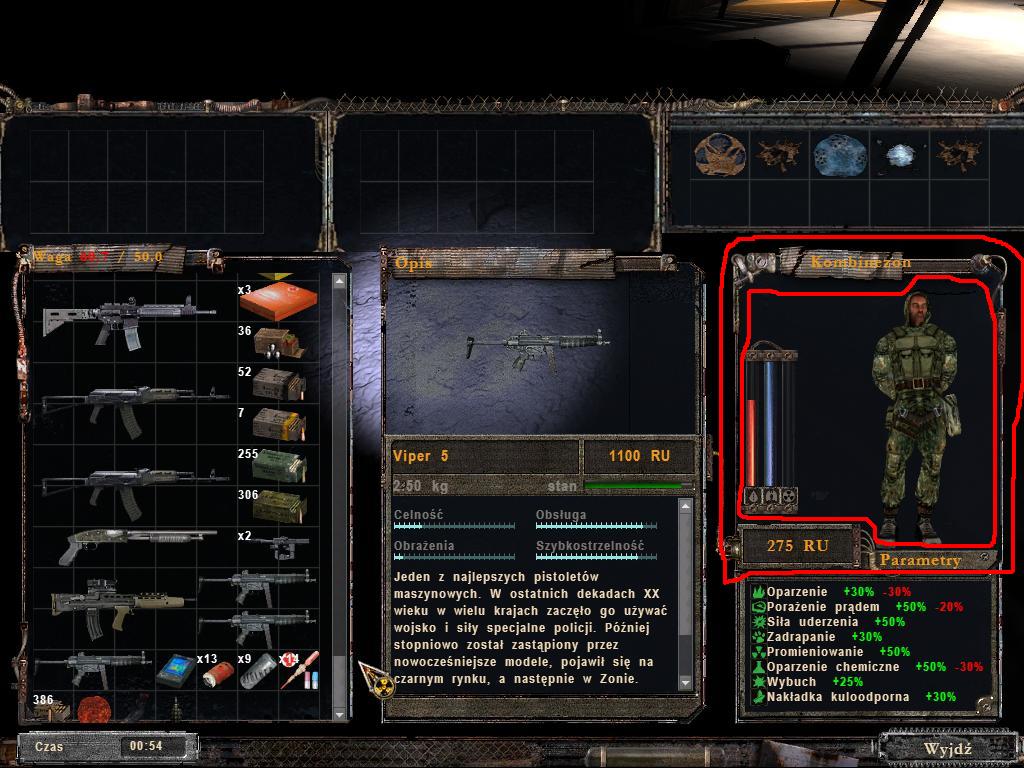Select the small white glowing artifact
The height and width of the screenshot is (768, 1024).
click(x=894, y=155)
